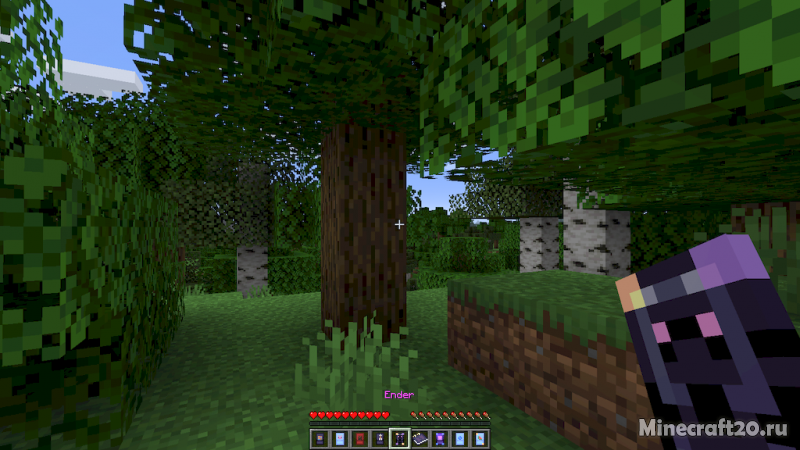The image size is (800, 450).
Task: Pick the dark card with white figure
Action: coord(380,438)
